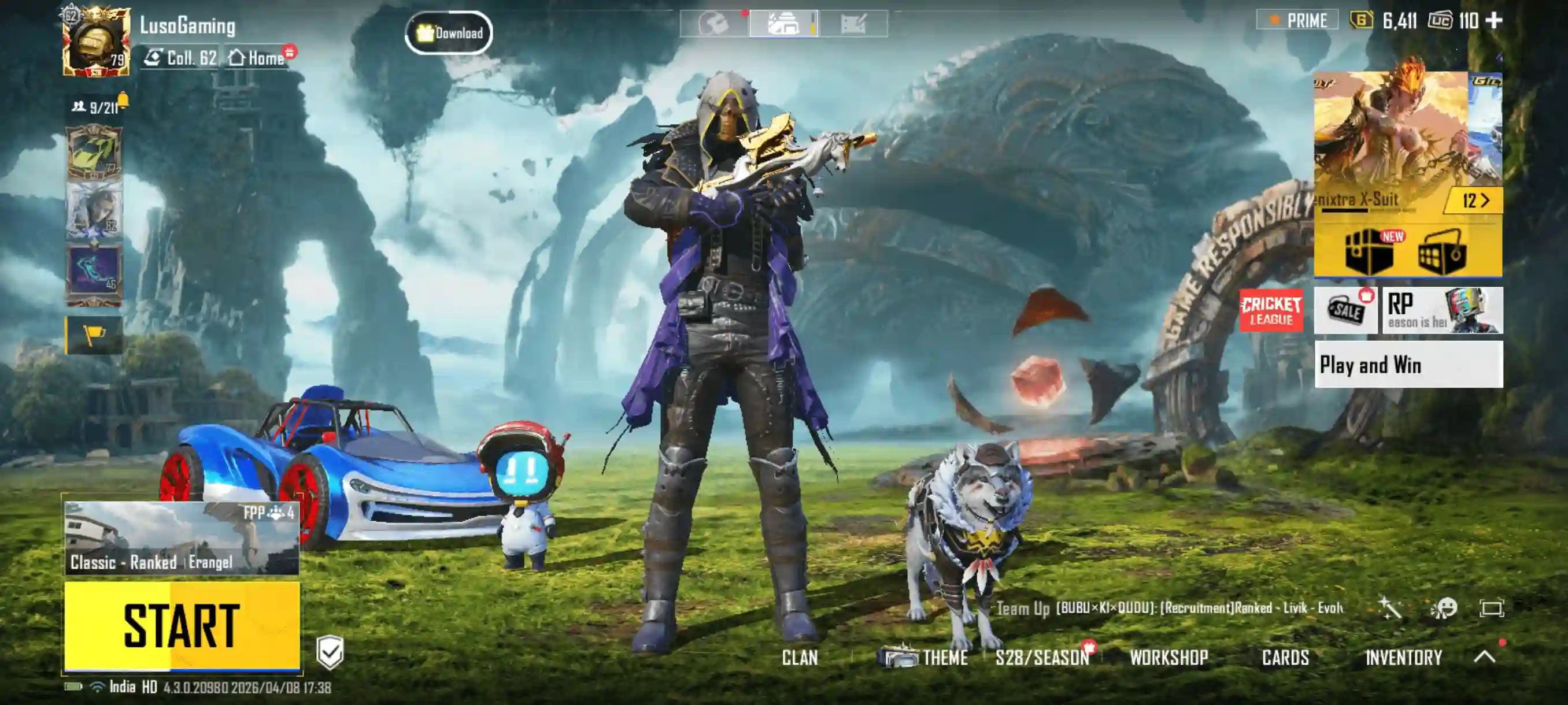The height and width of the screenshot is (705, 1568).
Task: Expand the bottom menu with the up arrow
Action: [x=1485, y=656]
